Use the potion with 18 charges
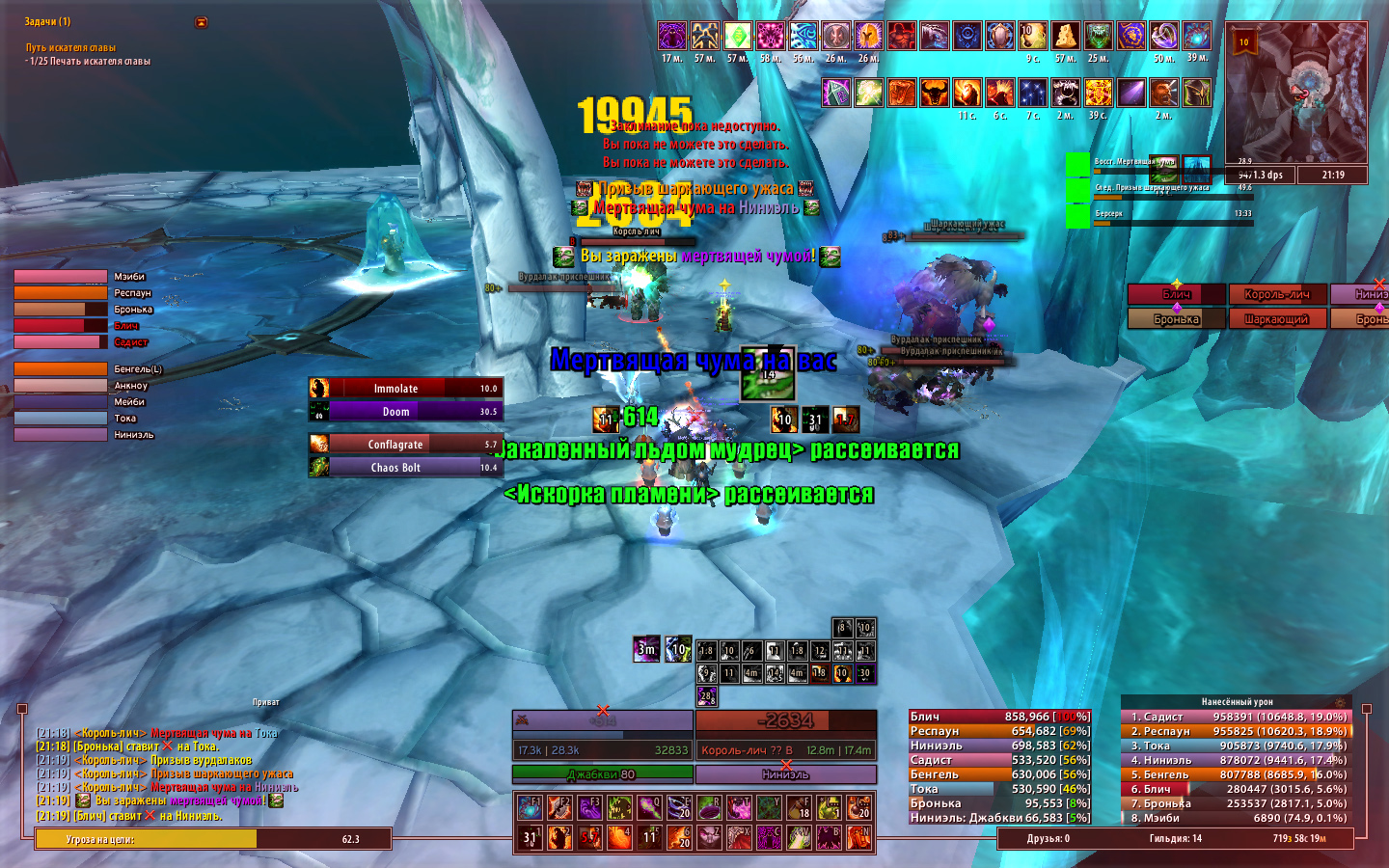Screen dimensions: 1389x868 pyautogui.click(x=799, y=807)
